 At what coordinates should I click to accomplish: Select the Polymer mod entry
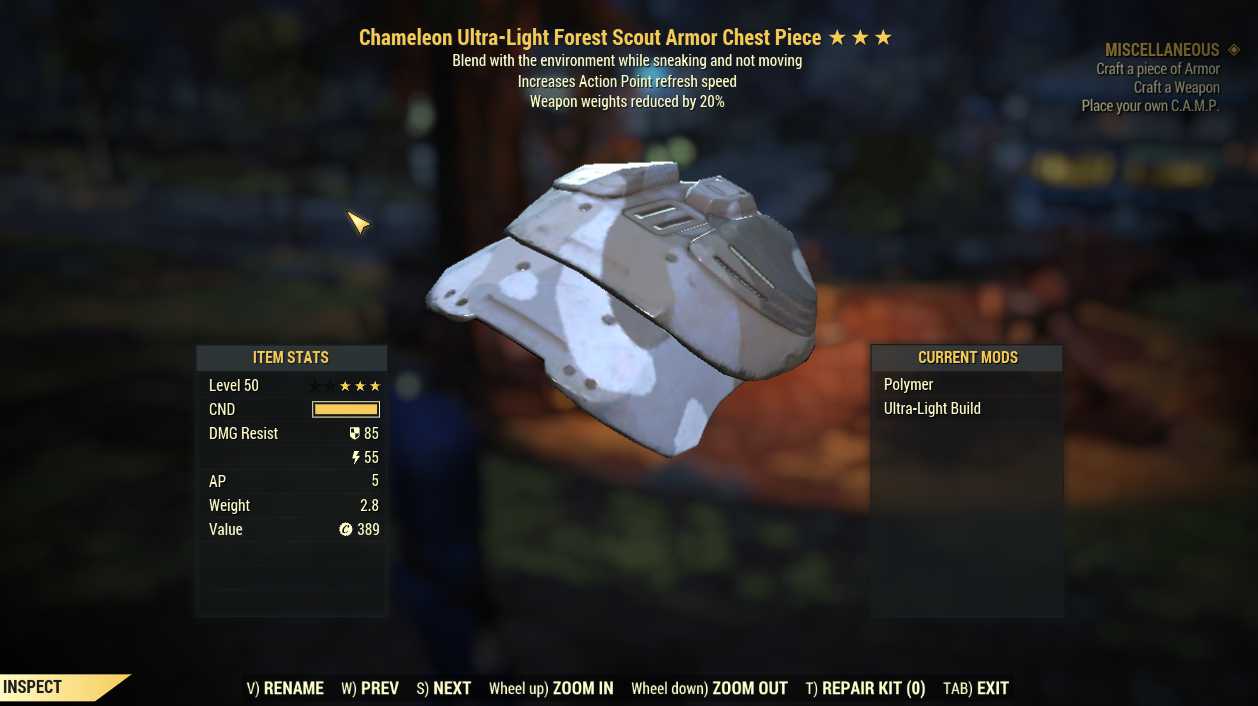[x=909, y=385]
